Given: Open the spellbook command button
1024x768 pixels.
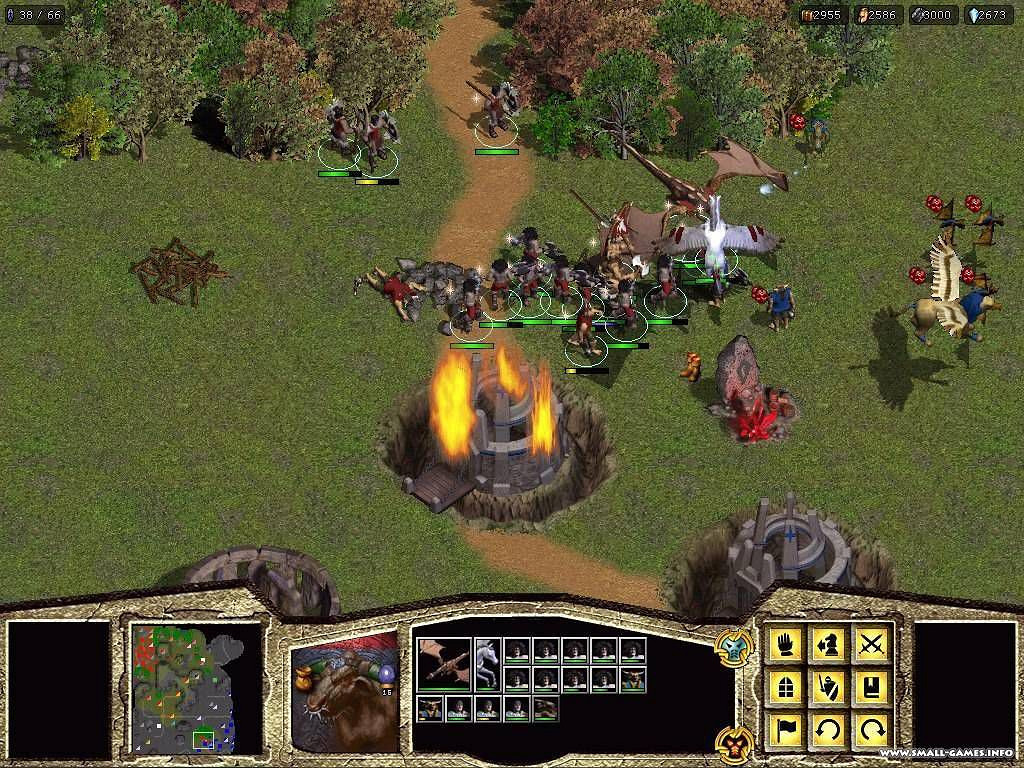Looking at the screenshot, I should [872, 687].
